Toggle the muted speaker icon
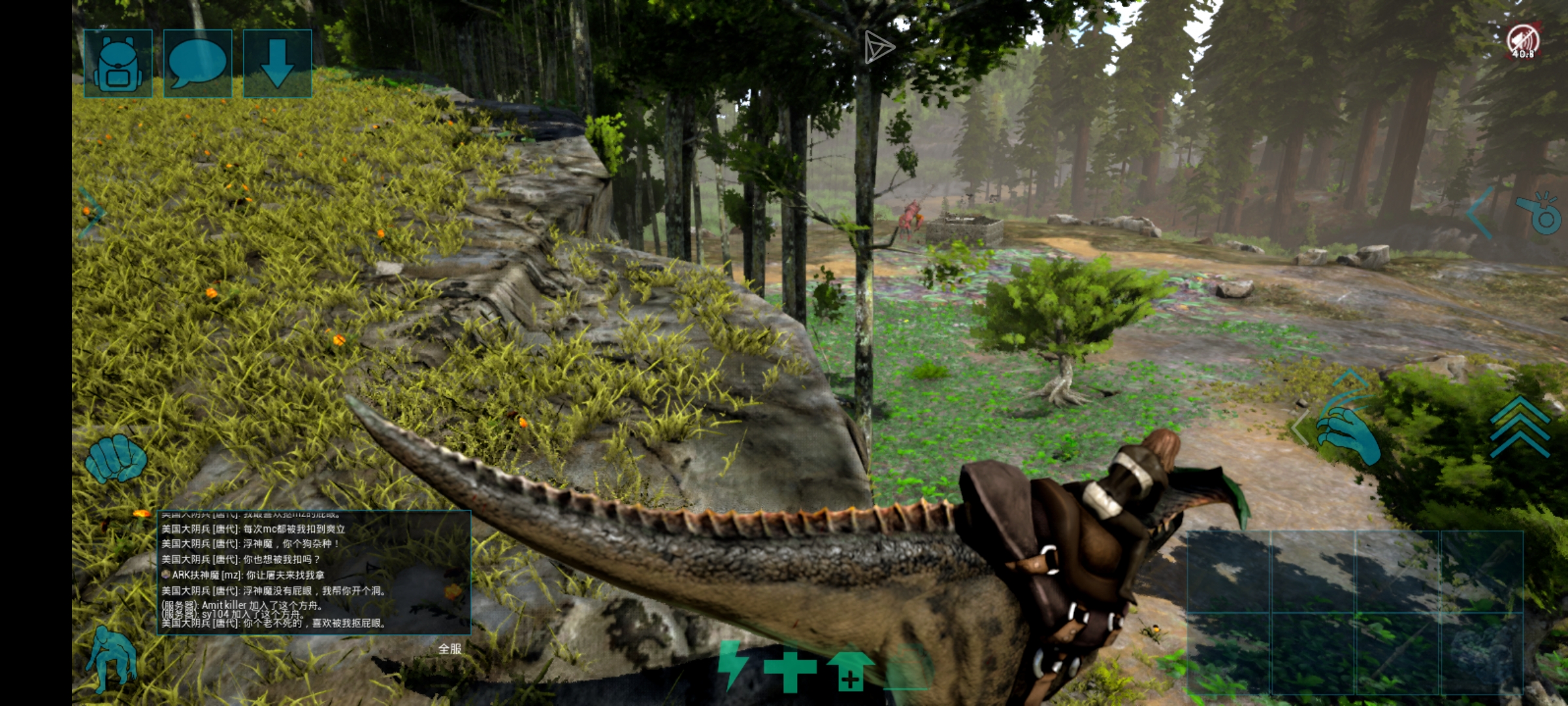The height and width of the screenshot is (706, 1568). [x=1522, y=41]
